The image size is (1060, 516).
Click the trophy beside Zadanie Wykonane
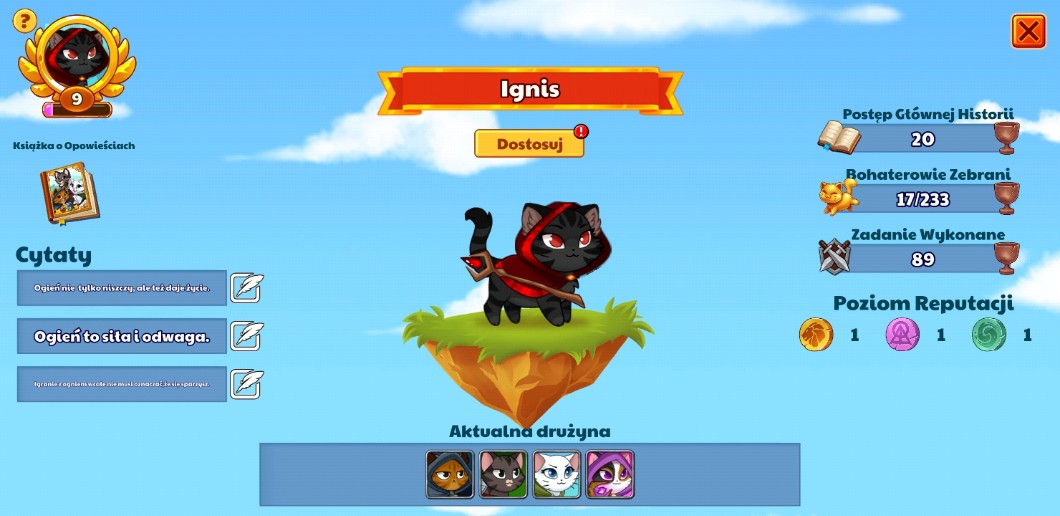[1006, 258]
